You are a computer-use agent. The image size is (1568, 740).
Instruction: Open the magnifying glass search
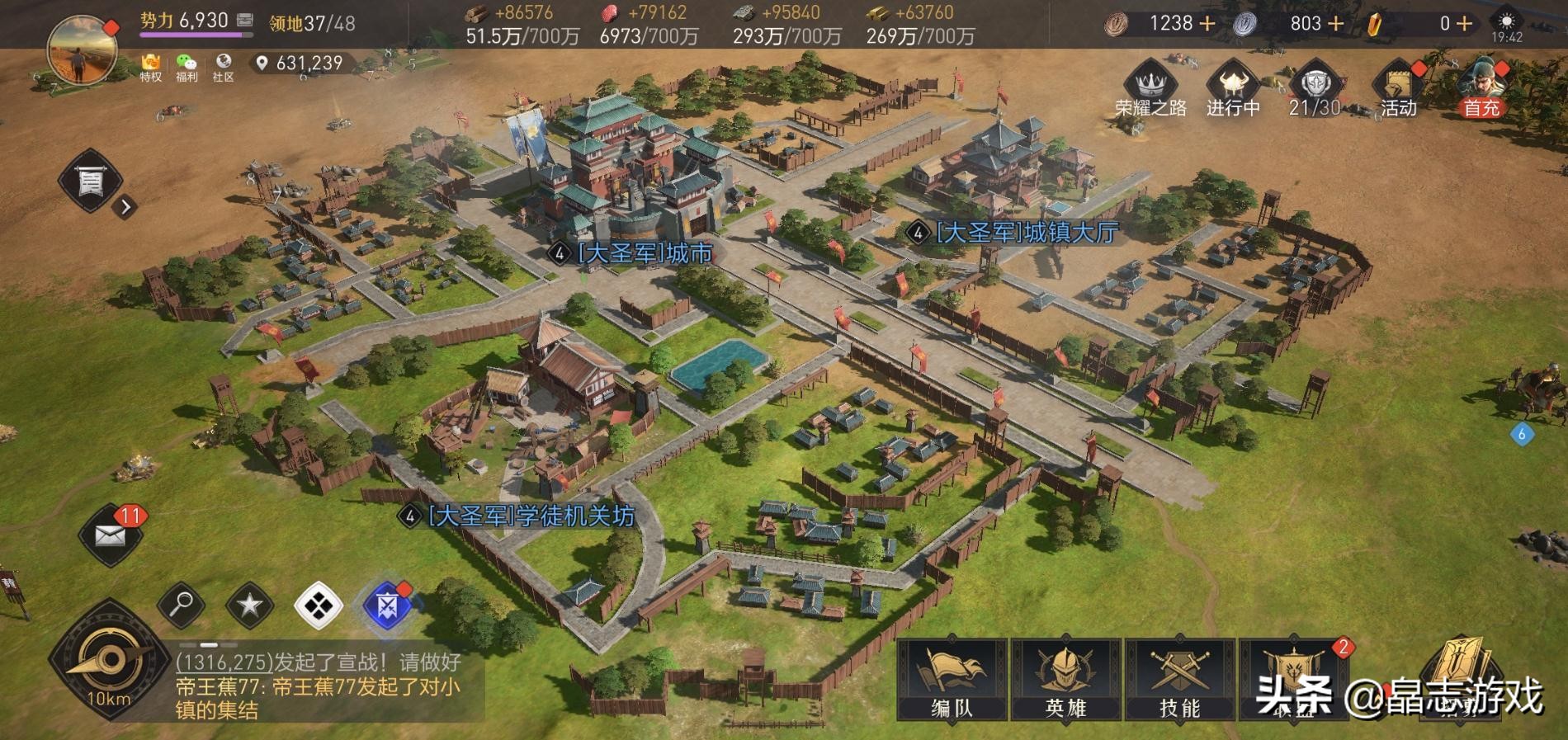[181, 606]
